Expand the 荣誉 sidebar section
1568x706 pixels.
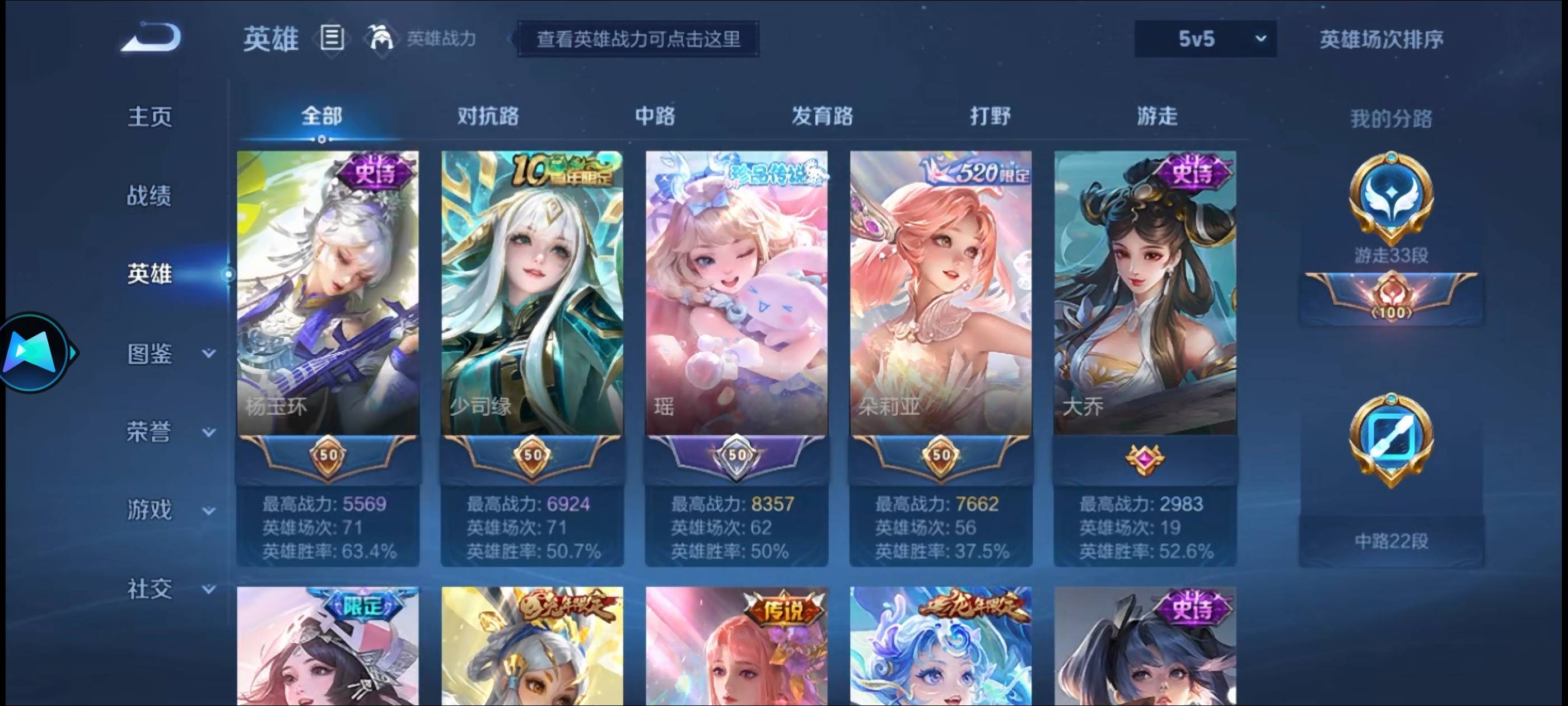click(150, 431)
